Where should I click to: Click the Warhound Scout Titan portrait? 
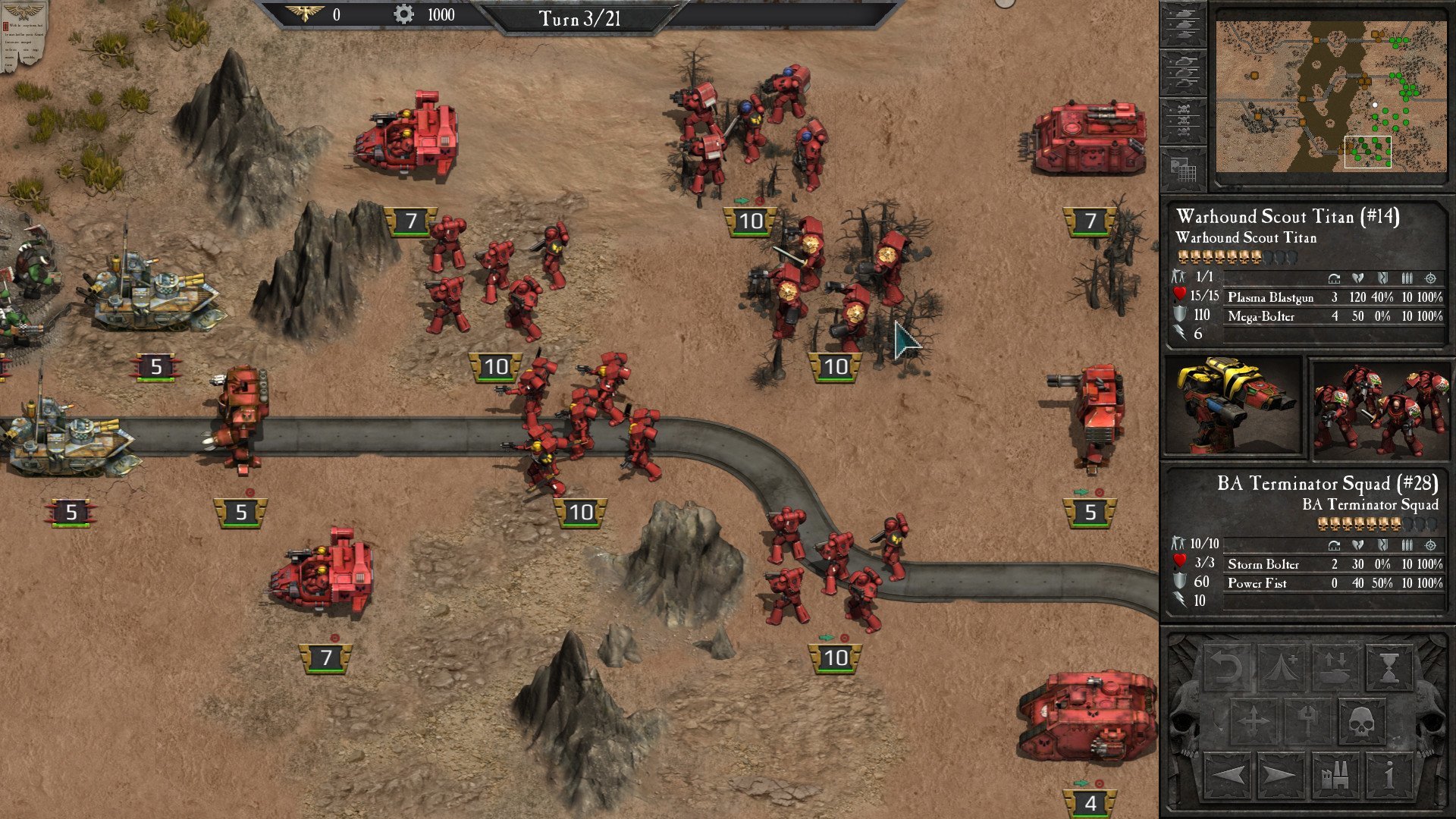[x=1234, y=407]
